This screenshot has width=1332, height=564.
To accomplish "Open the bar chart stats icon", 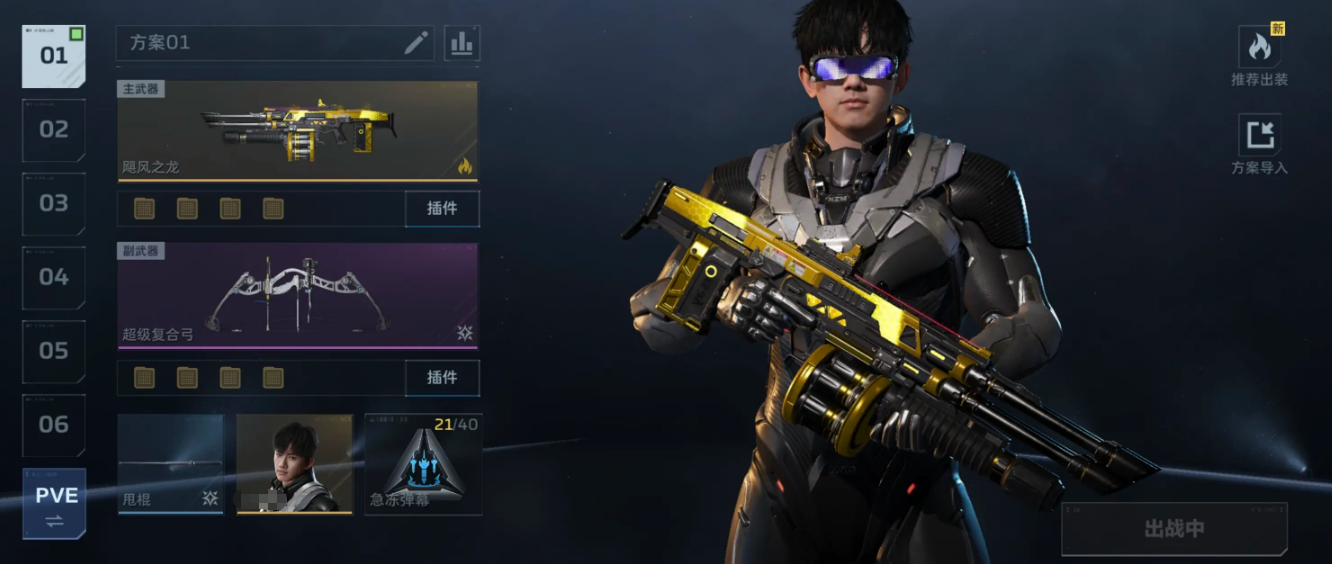I will (462, 43).
